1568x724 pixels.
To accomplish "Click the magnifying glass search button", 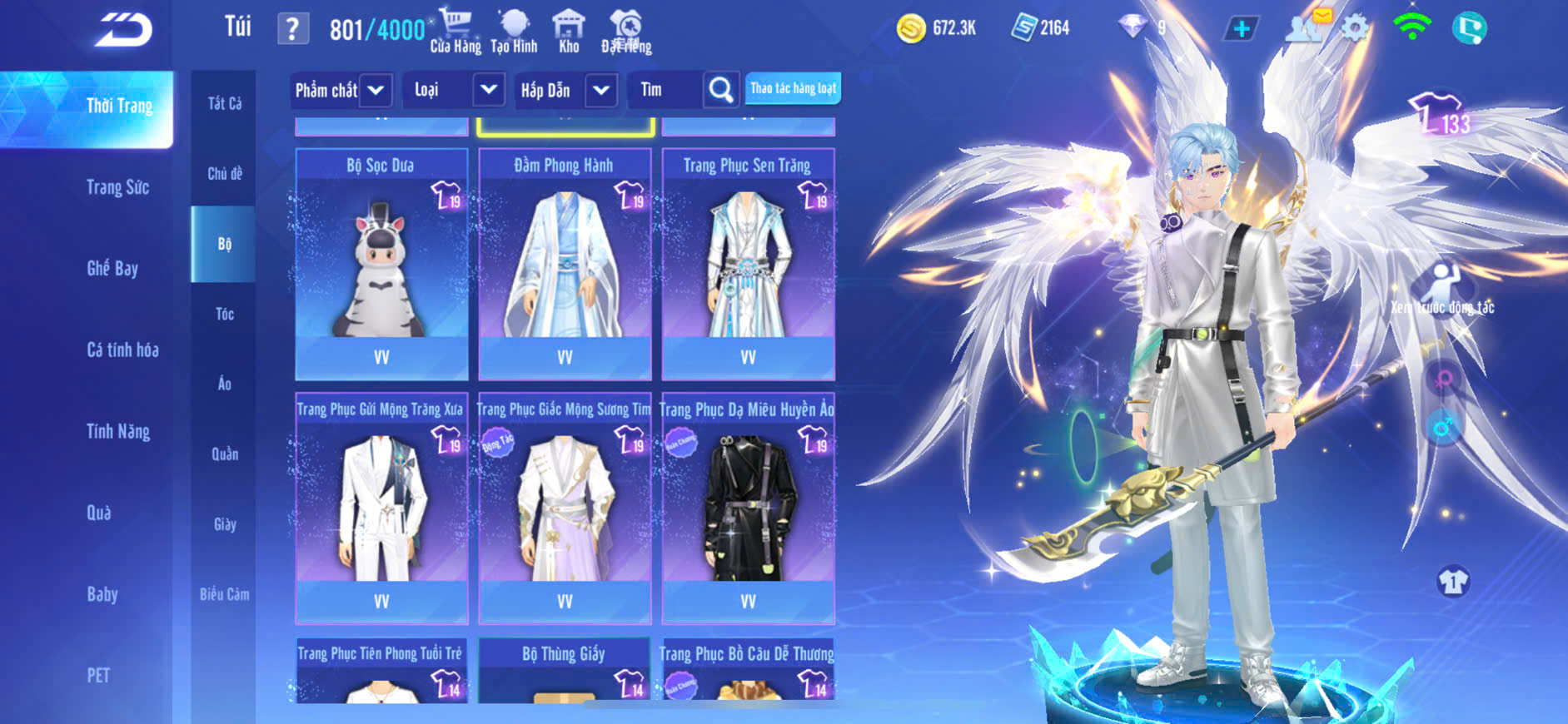I will click(x=721, y=90).
